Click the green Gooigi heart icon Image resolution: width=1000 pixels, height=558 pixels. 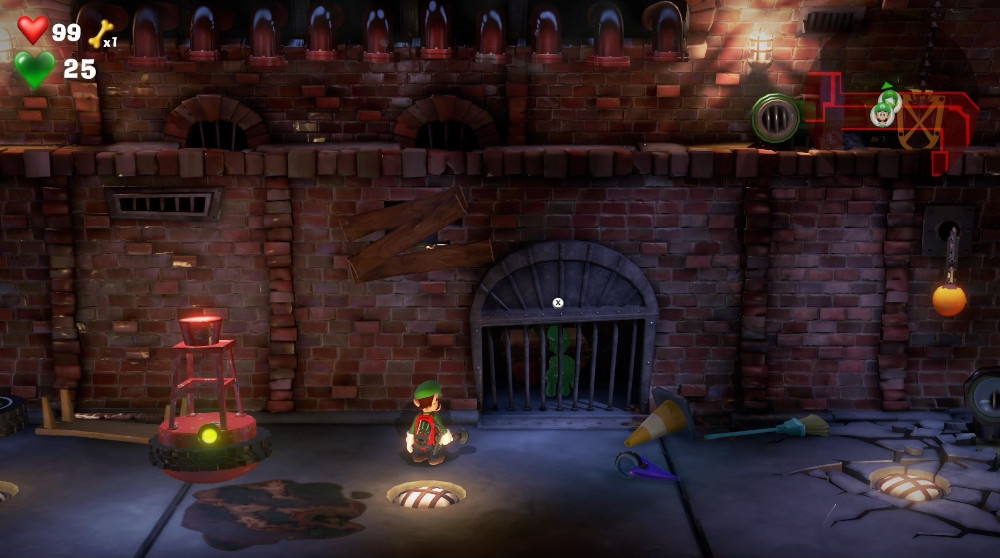coord(34,69)
